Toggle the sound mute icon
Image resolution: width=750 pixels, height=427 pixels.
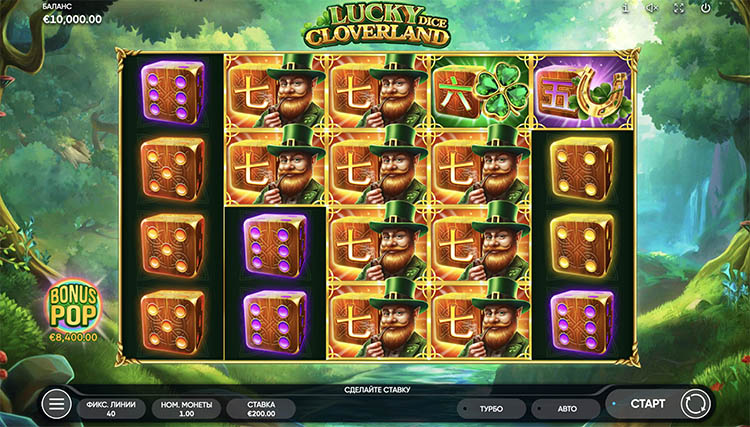click(651, 8)
